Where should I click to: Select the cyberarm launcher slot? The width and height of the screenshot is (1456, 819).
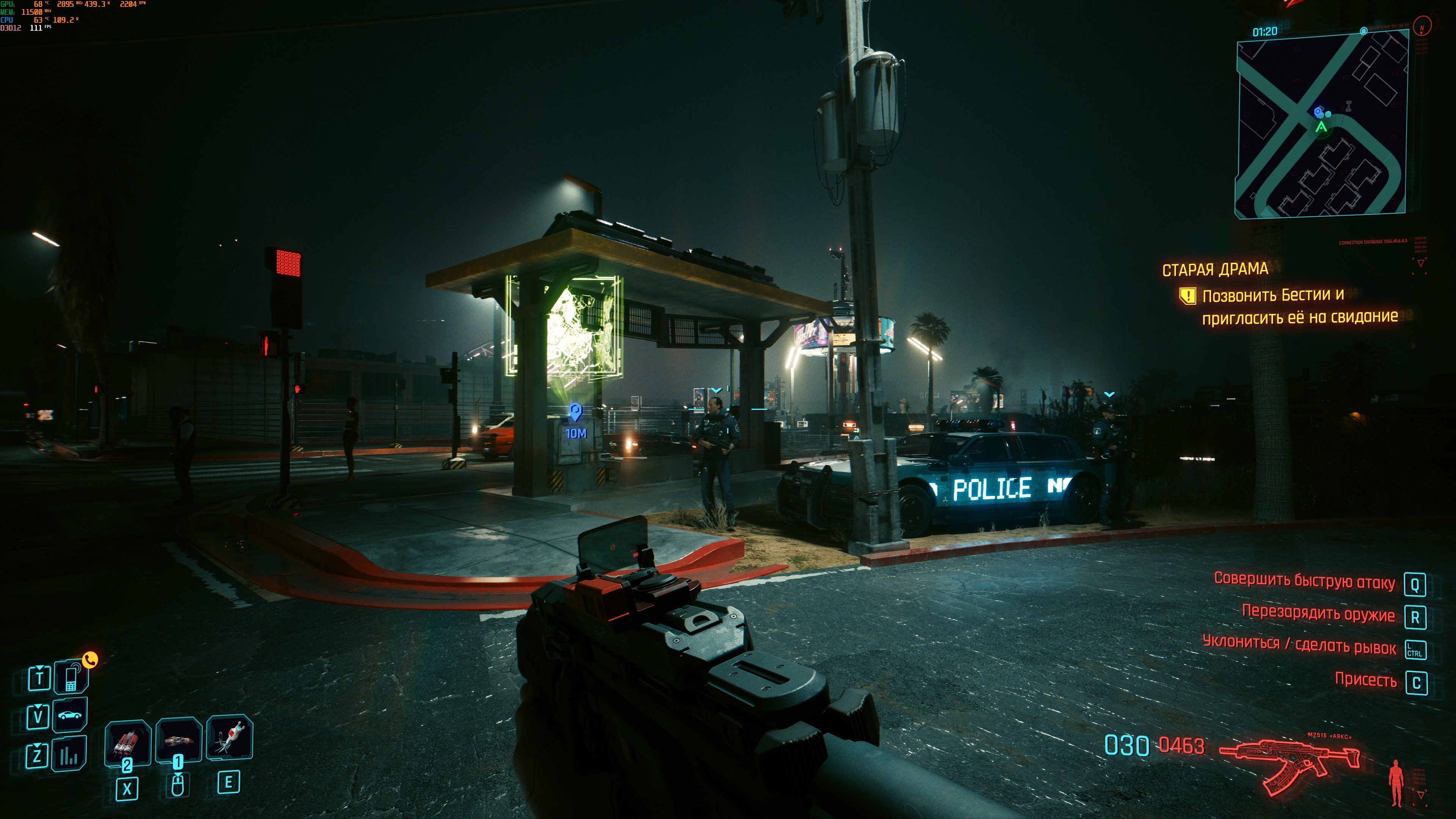point(179,740)
